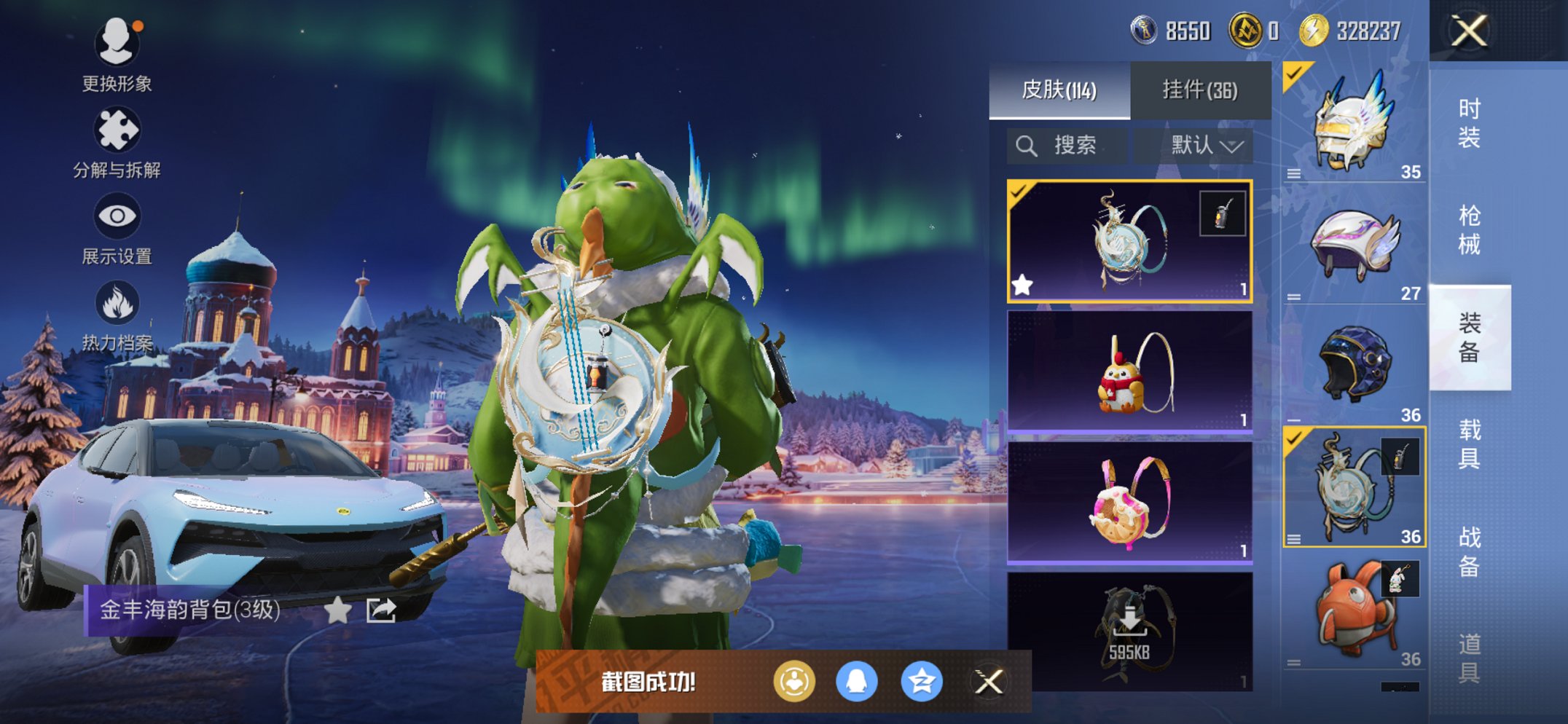Viewport: 1568px width, 724px height.
Task: Open the 挂件(36) pendants tab
Action: pyautogui.click(x=1199, y=90)
